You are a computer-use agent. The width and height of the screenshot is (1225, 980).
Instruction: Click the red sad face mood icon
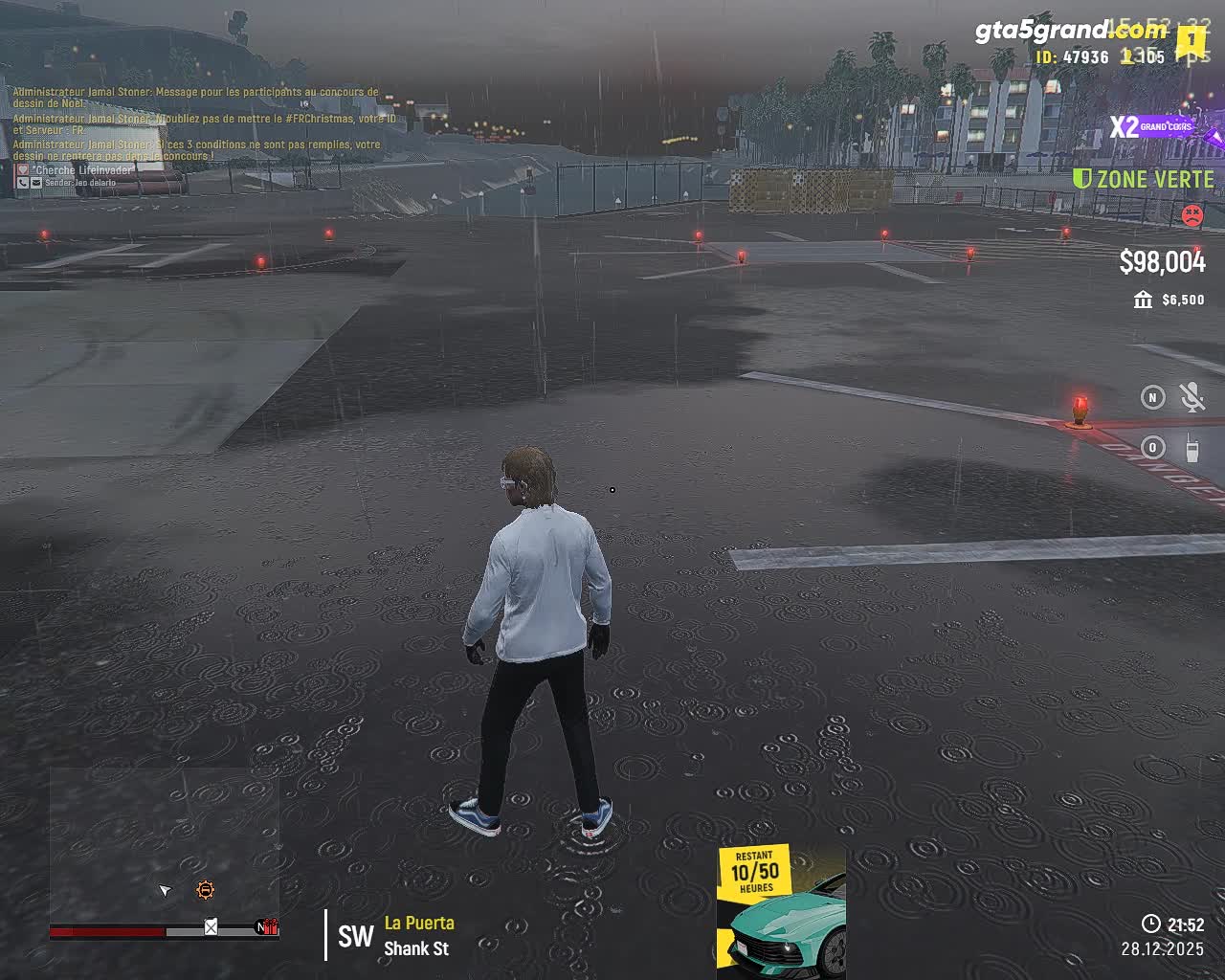point(1192,215)
